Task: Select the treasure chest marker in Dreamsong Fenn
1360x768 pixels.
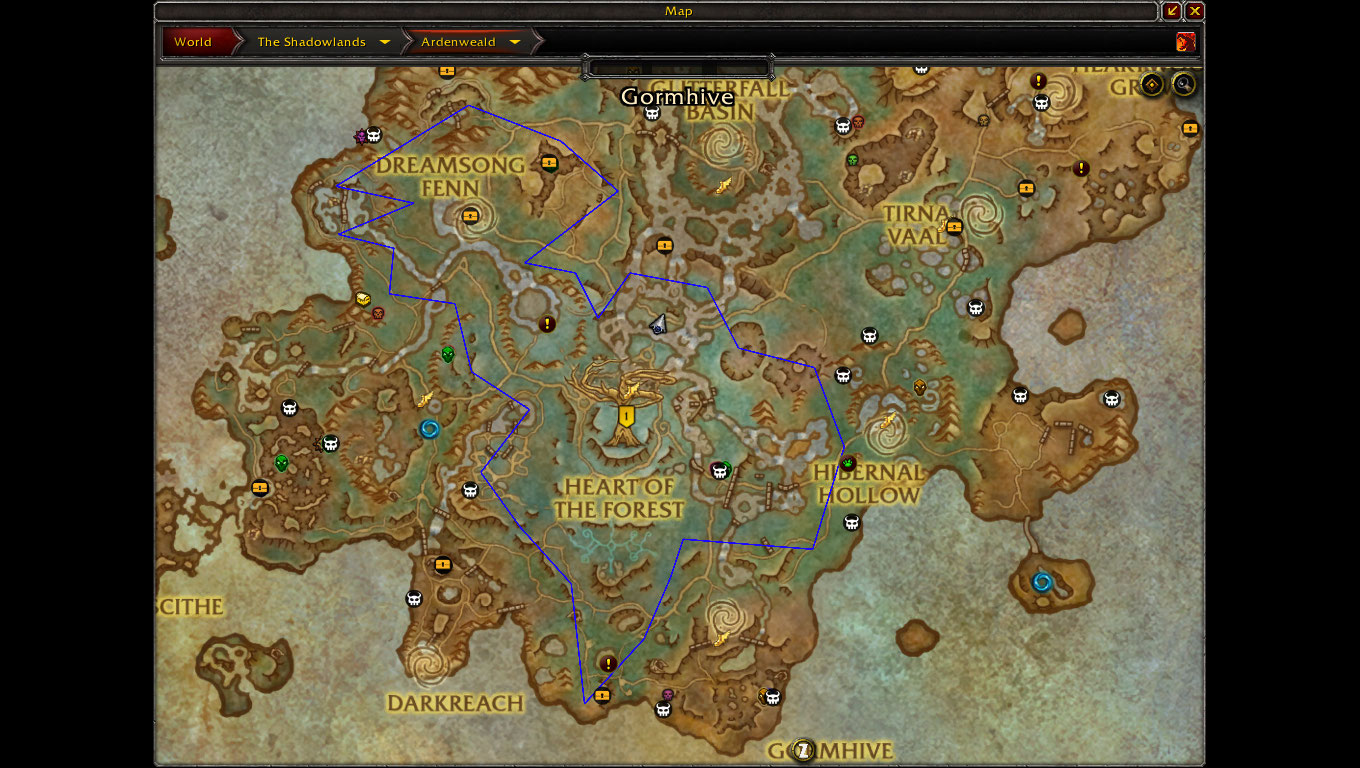Action: tap(471, 215)
